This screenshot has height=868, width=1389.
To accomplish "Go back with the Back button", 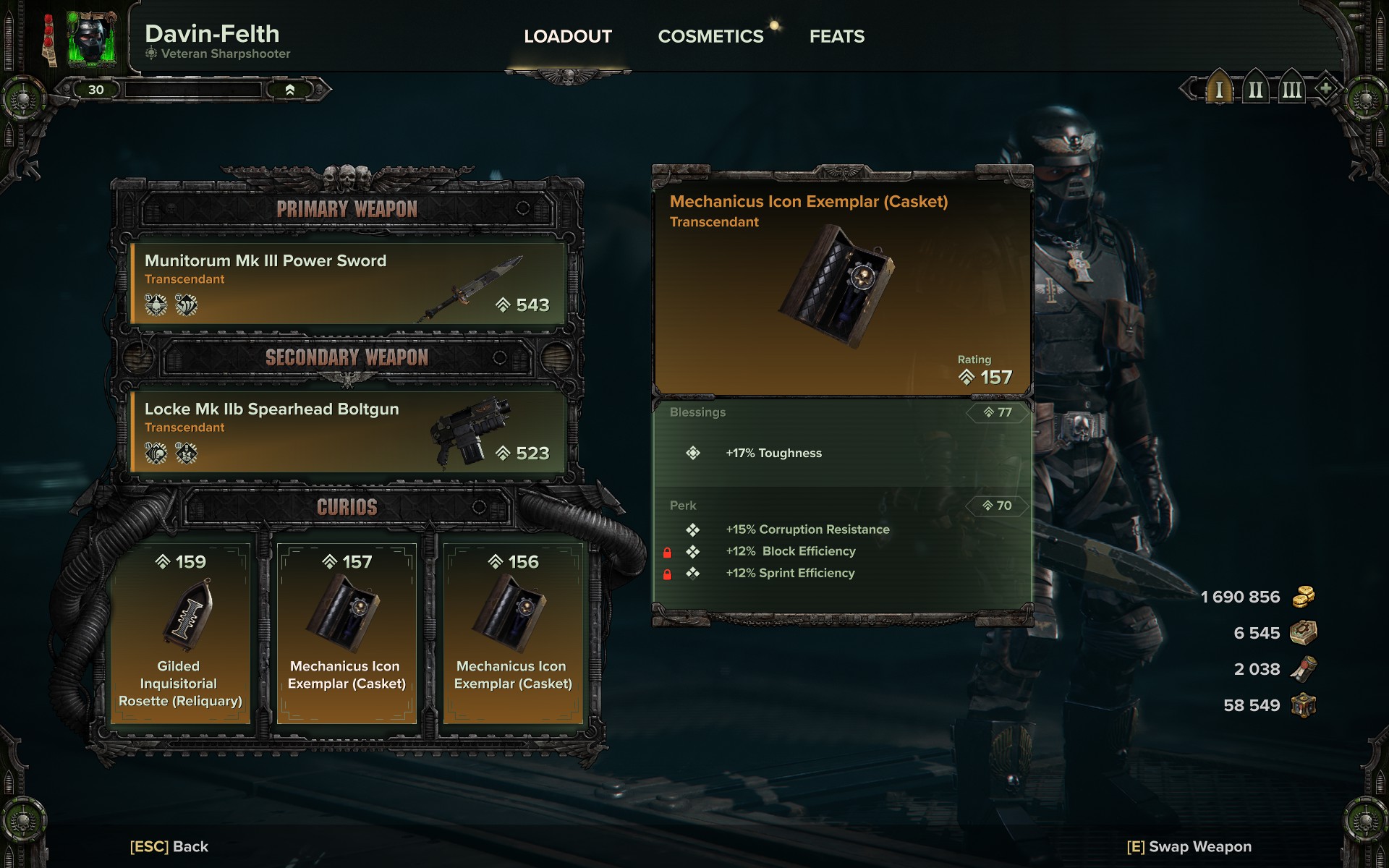I will (x=169, y=846).
